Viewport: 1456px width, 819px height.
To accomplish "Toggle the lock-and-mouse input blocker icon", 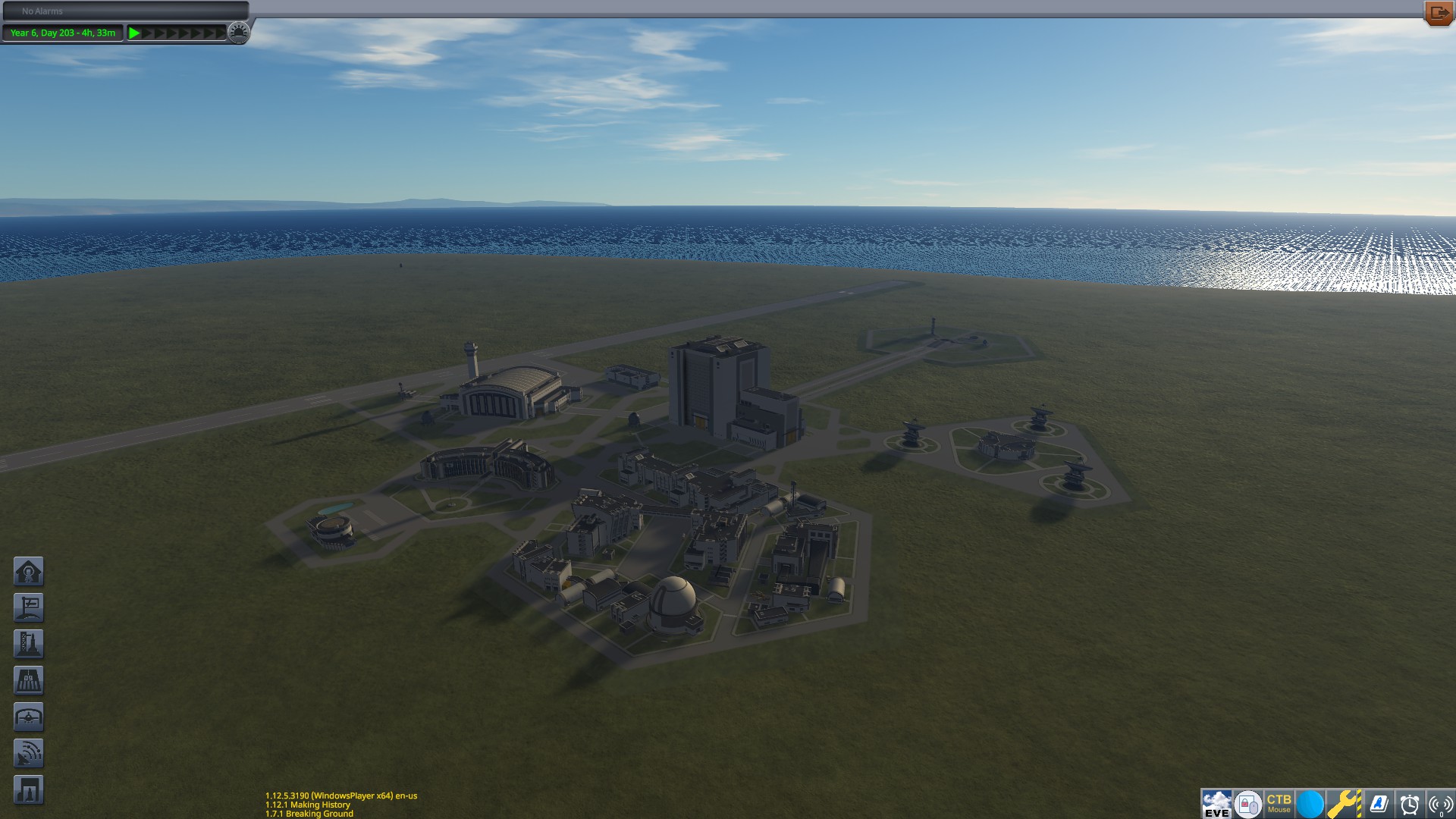I will [x=1248, y=802].
